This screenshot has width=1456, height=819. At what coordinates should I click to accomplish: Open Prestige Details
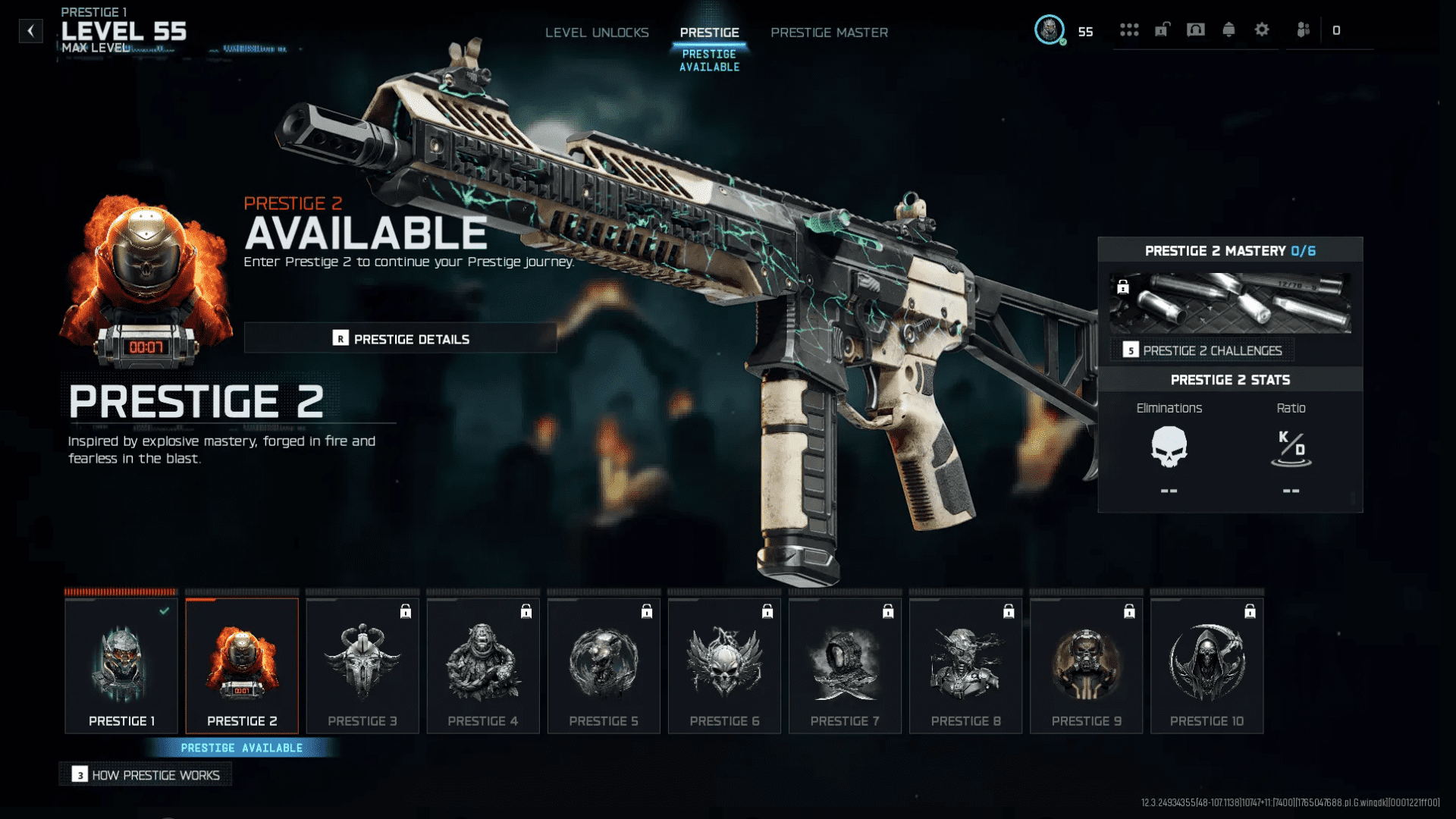click(x=400, y=339)
